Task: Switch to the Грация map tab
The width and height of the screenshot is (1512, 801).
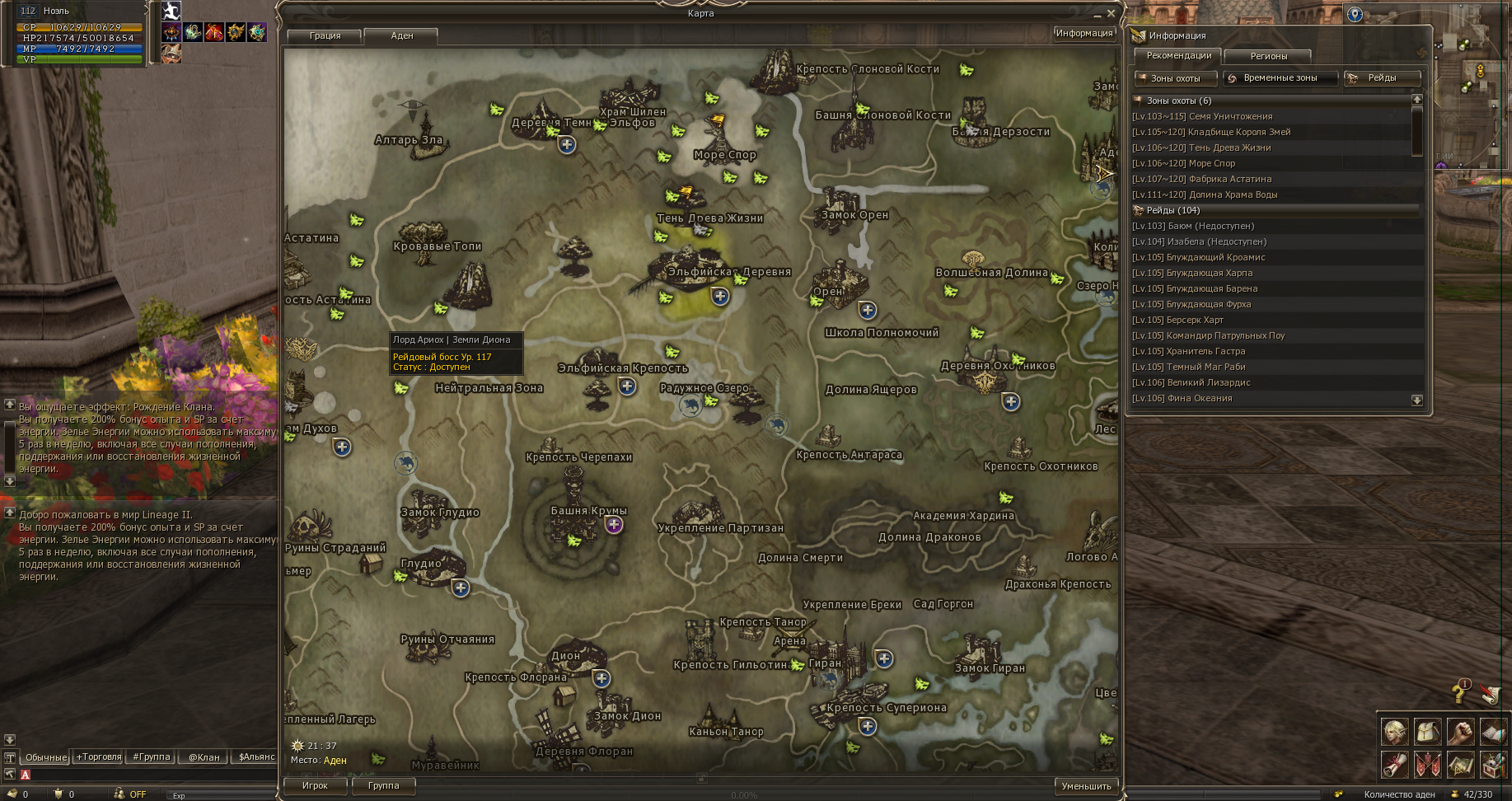Action: [x=325, y=35]
